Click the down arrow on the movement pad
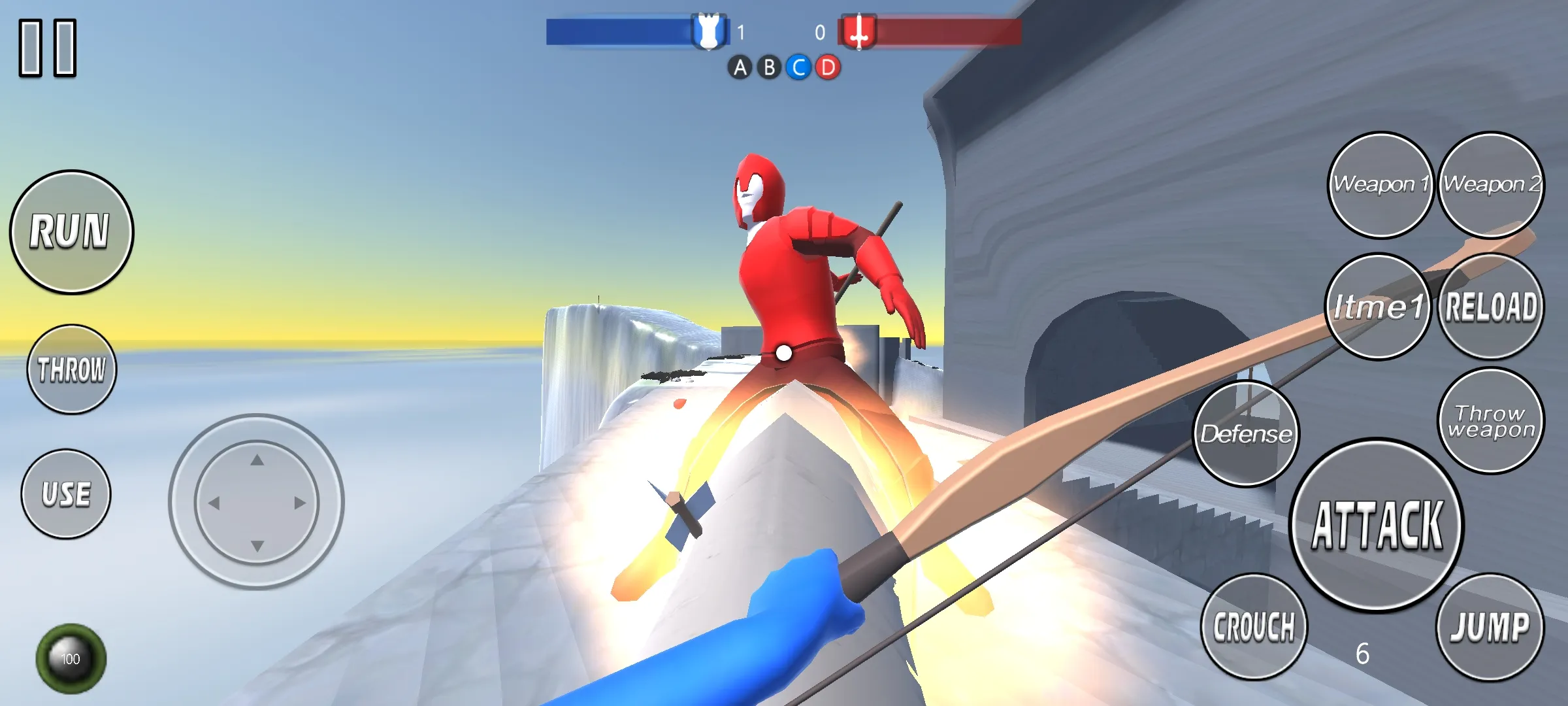This screenshot has width=1568, height=706. tap(257, 545)
